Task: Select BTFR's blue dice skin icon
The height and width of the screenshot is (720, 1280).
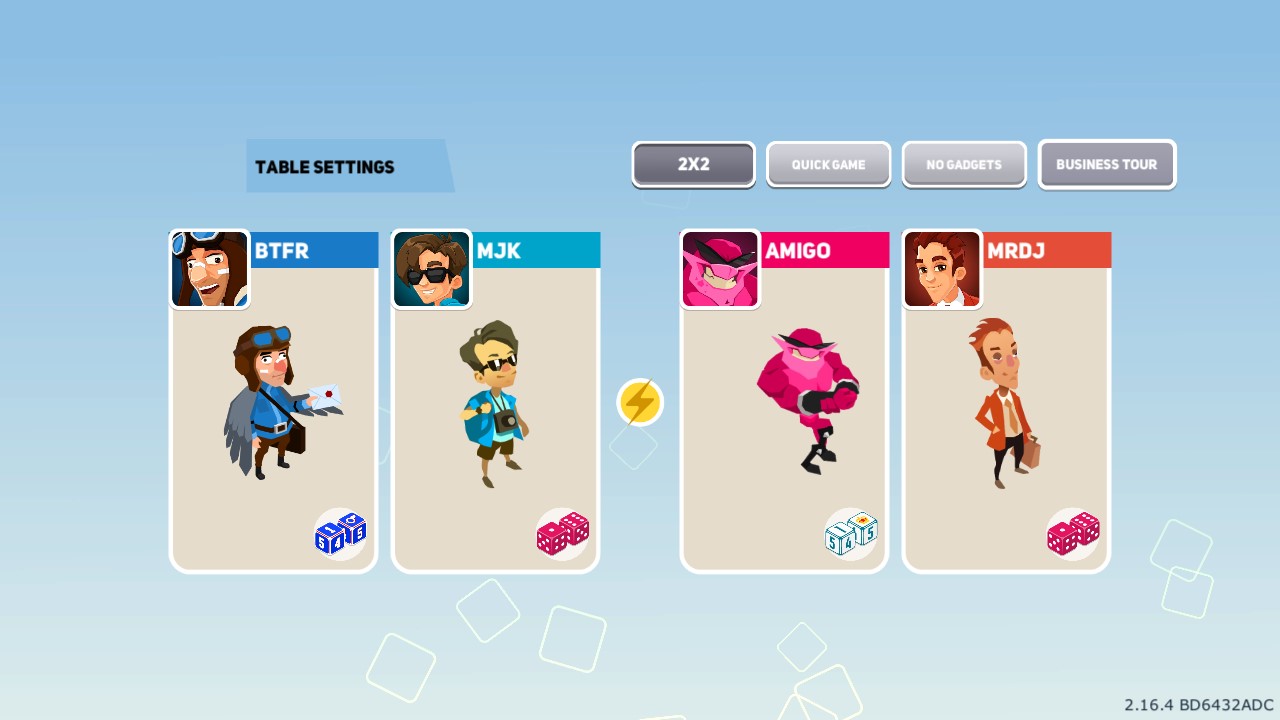Action: coord(339,533)
